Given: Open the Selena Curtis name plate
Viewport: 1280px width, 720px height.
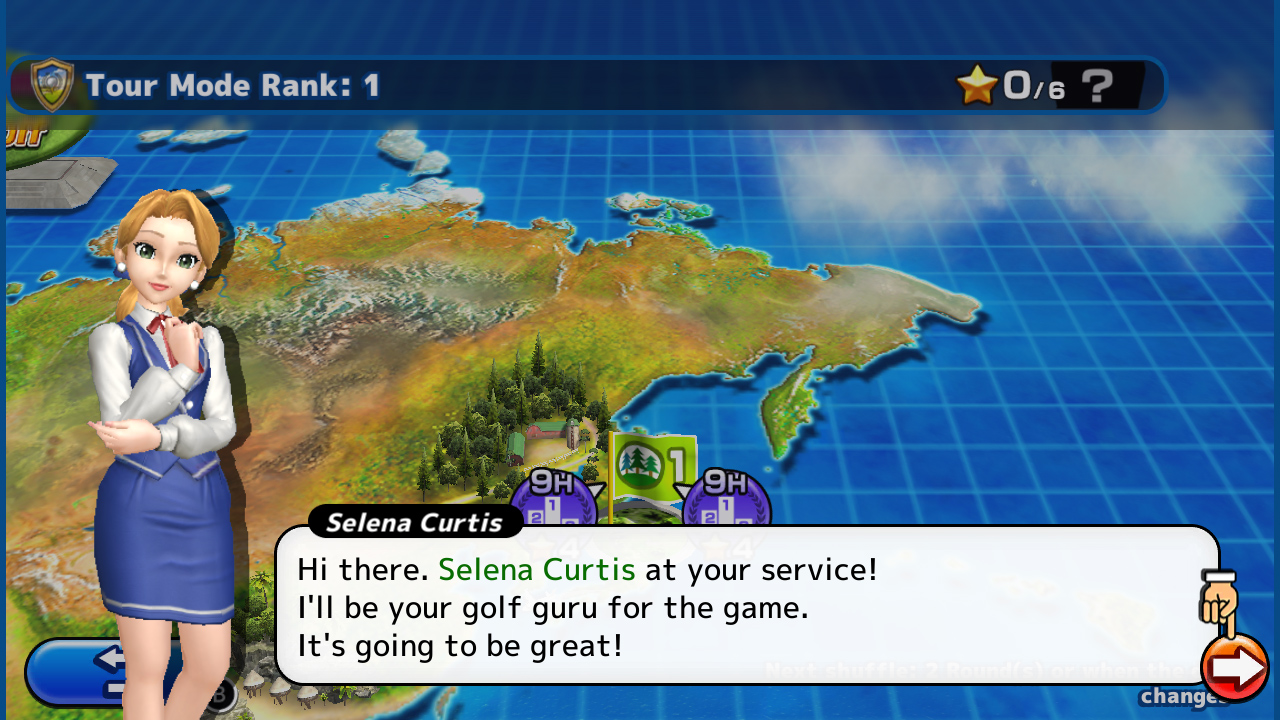Looking at the screenshot, I should [415, 522].
